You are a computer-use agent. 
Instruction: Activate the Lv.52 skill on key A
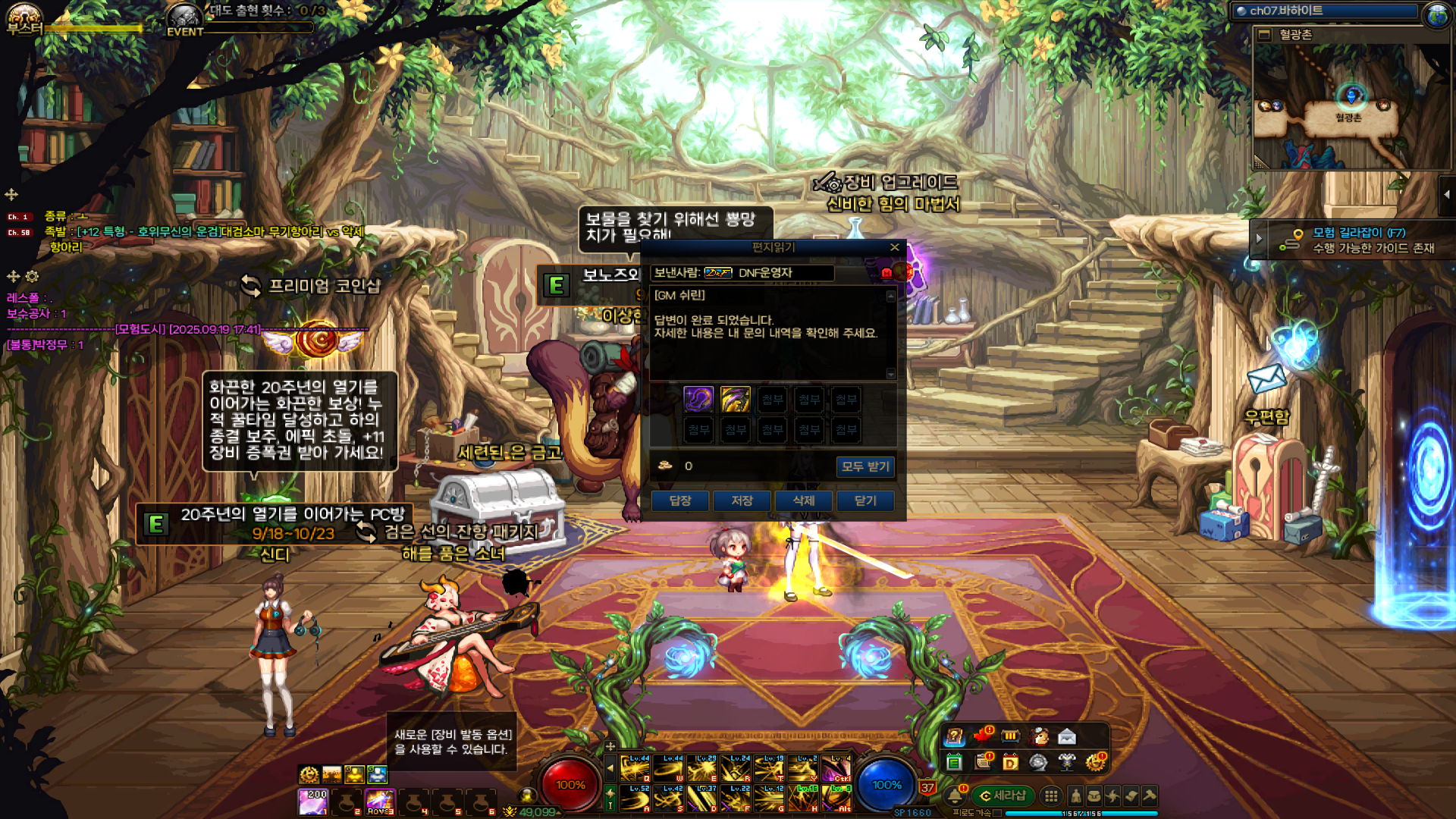pyautogui.click(x=635, y=799)
